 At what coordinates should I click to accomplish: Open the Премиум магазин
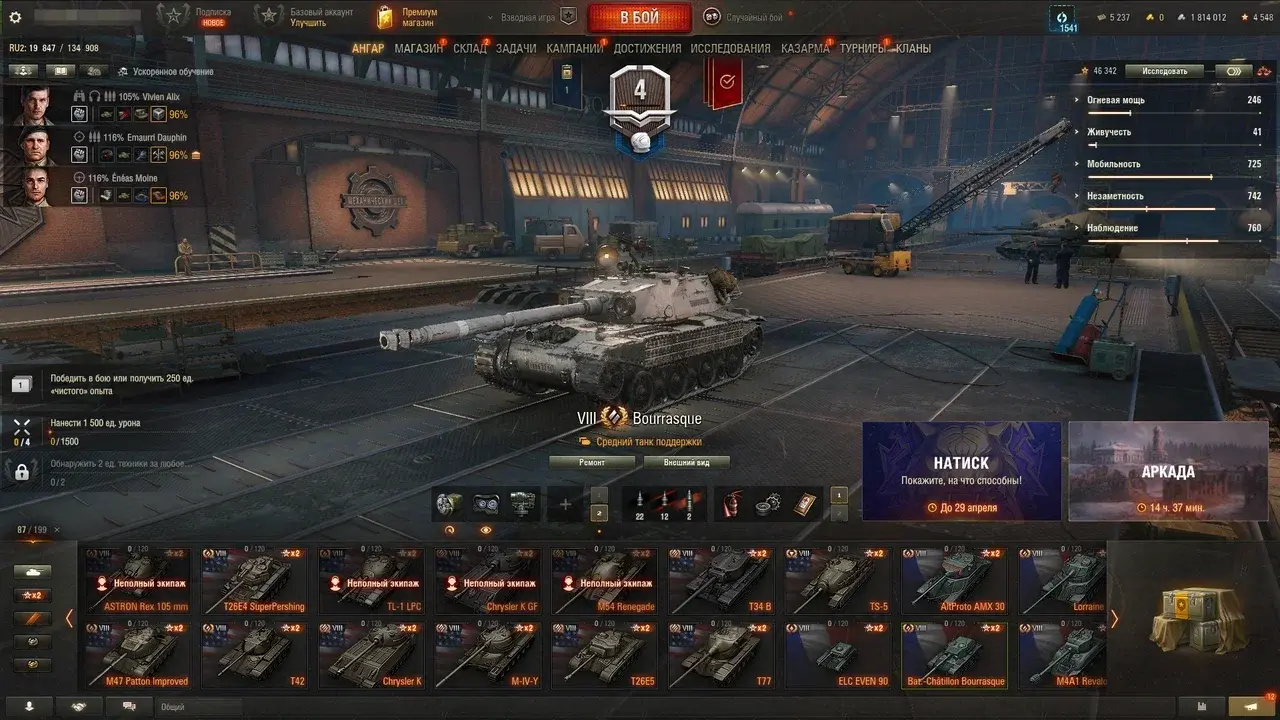point(407,17)
